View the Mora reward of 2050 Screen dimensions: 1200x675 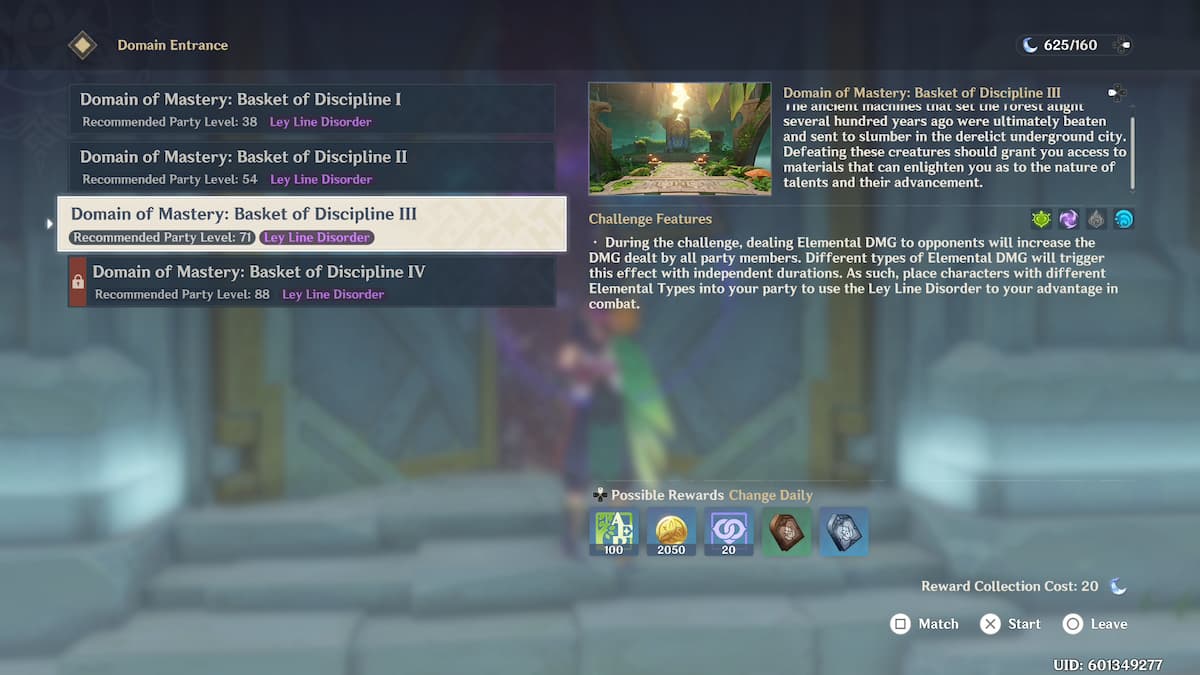671,531
